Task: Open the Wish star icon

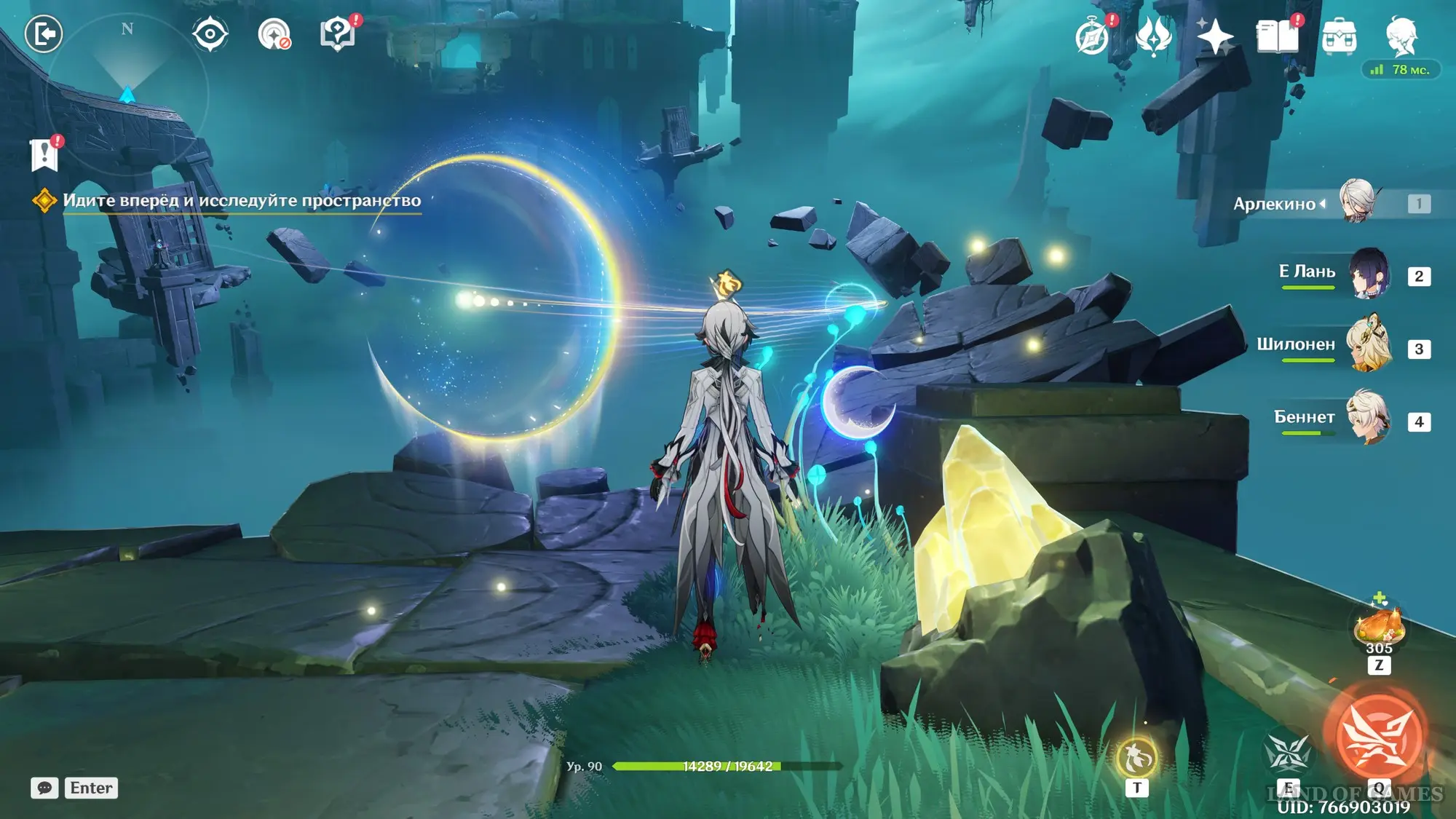Action: coord(1215,36)
